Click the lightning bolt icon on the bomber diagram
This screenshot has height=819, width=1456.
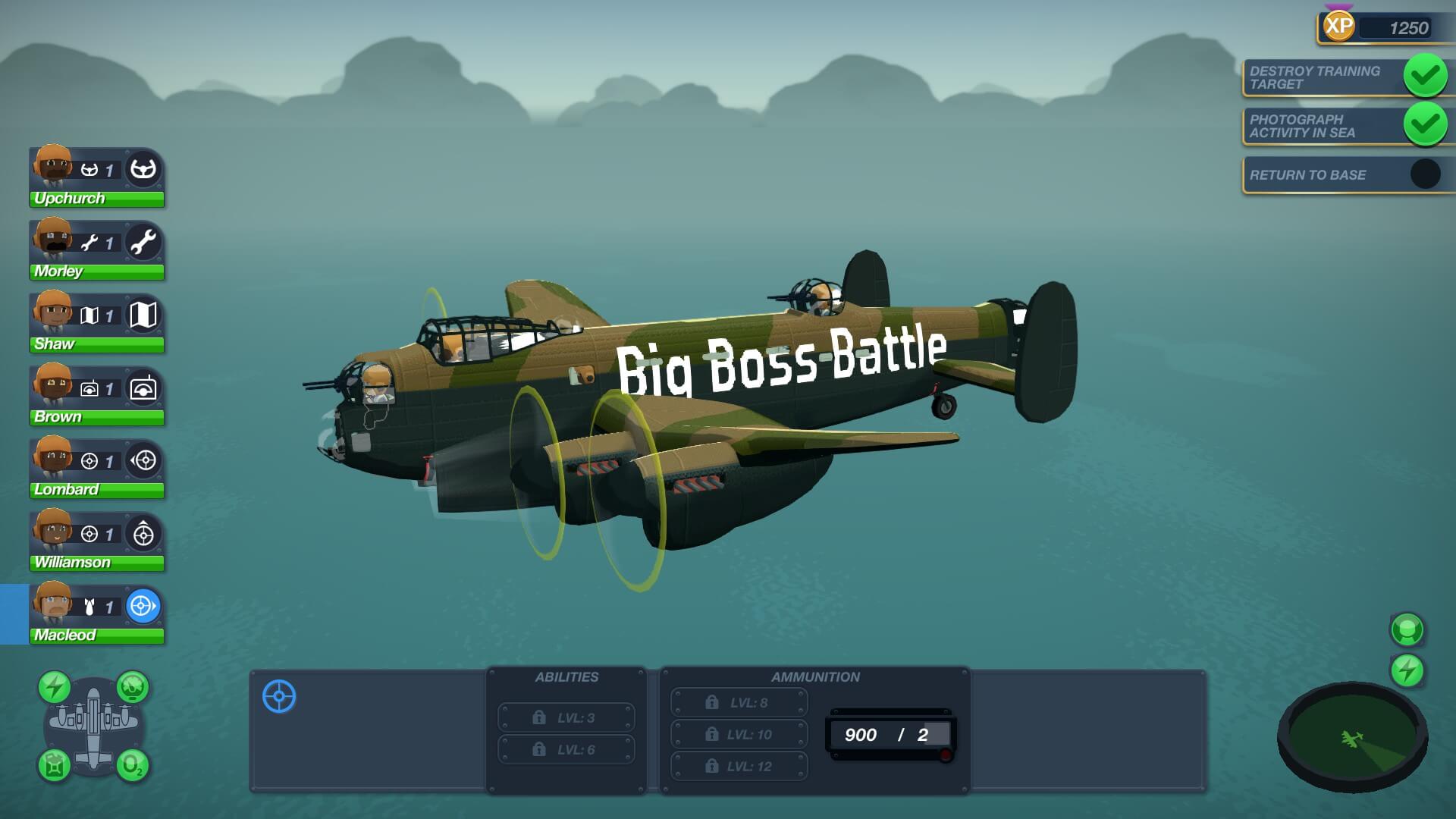click(55, 687)
